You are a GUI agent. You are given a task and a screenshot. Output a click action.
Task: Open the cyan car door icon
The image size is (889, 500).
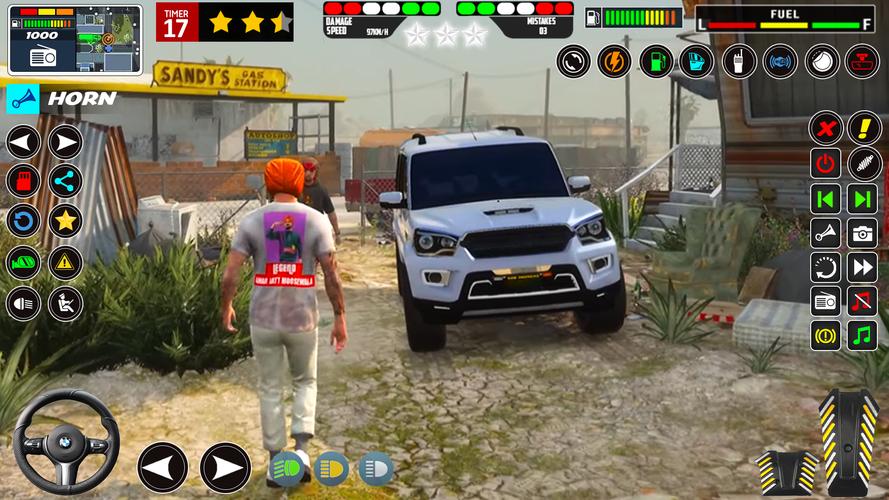696,61
